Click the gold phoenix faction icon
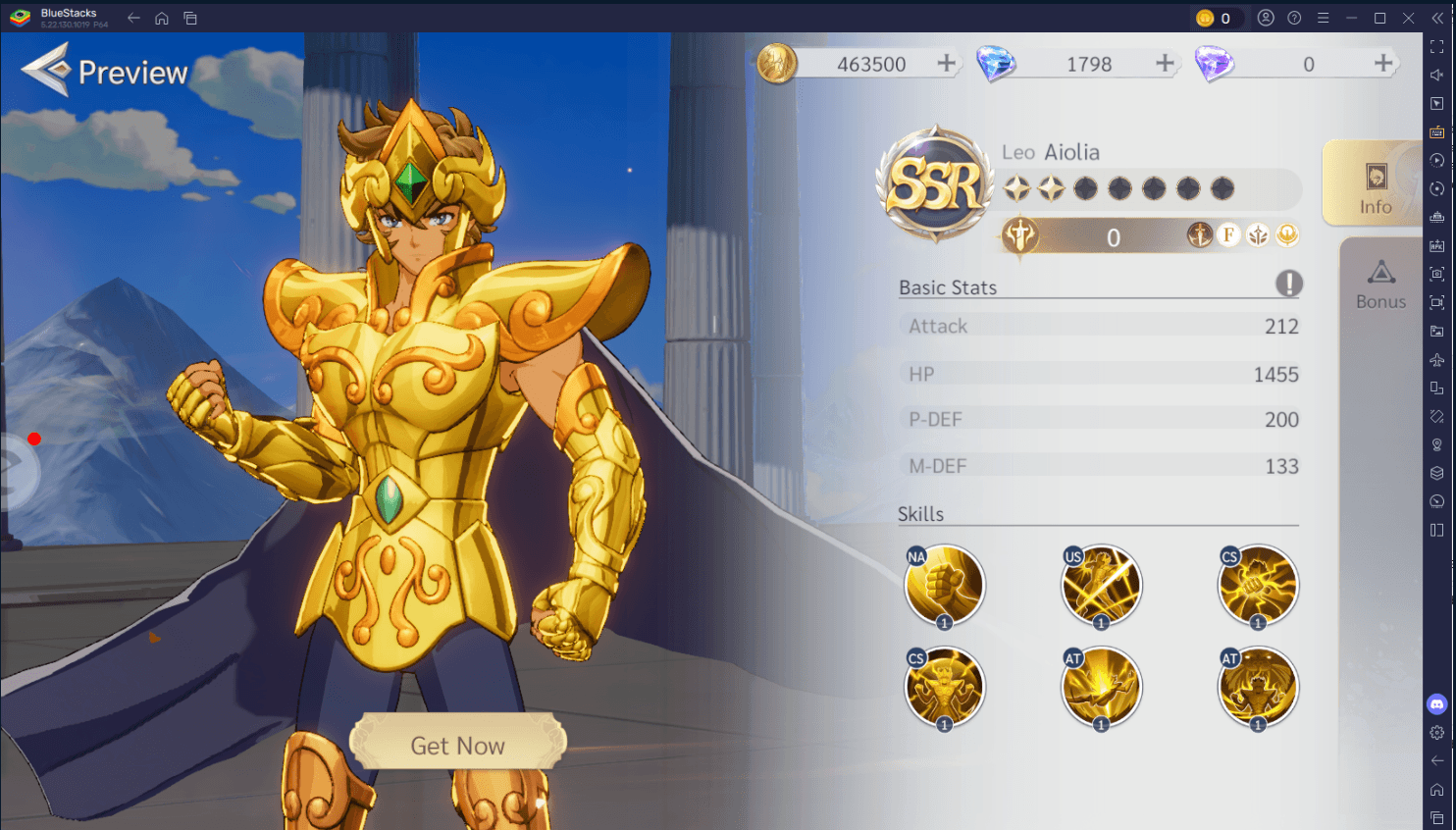 tap(1286, 234)
